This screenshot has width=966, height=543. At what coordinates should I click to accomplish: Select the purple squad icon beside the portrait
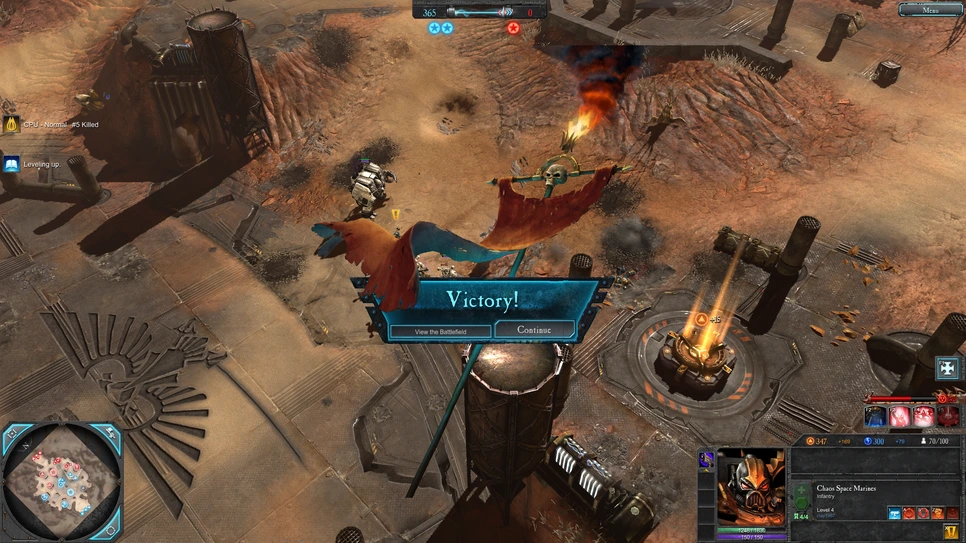pyautogui.click(x=706, y=458)
